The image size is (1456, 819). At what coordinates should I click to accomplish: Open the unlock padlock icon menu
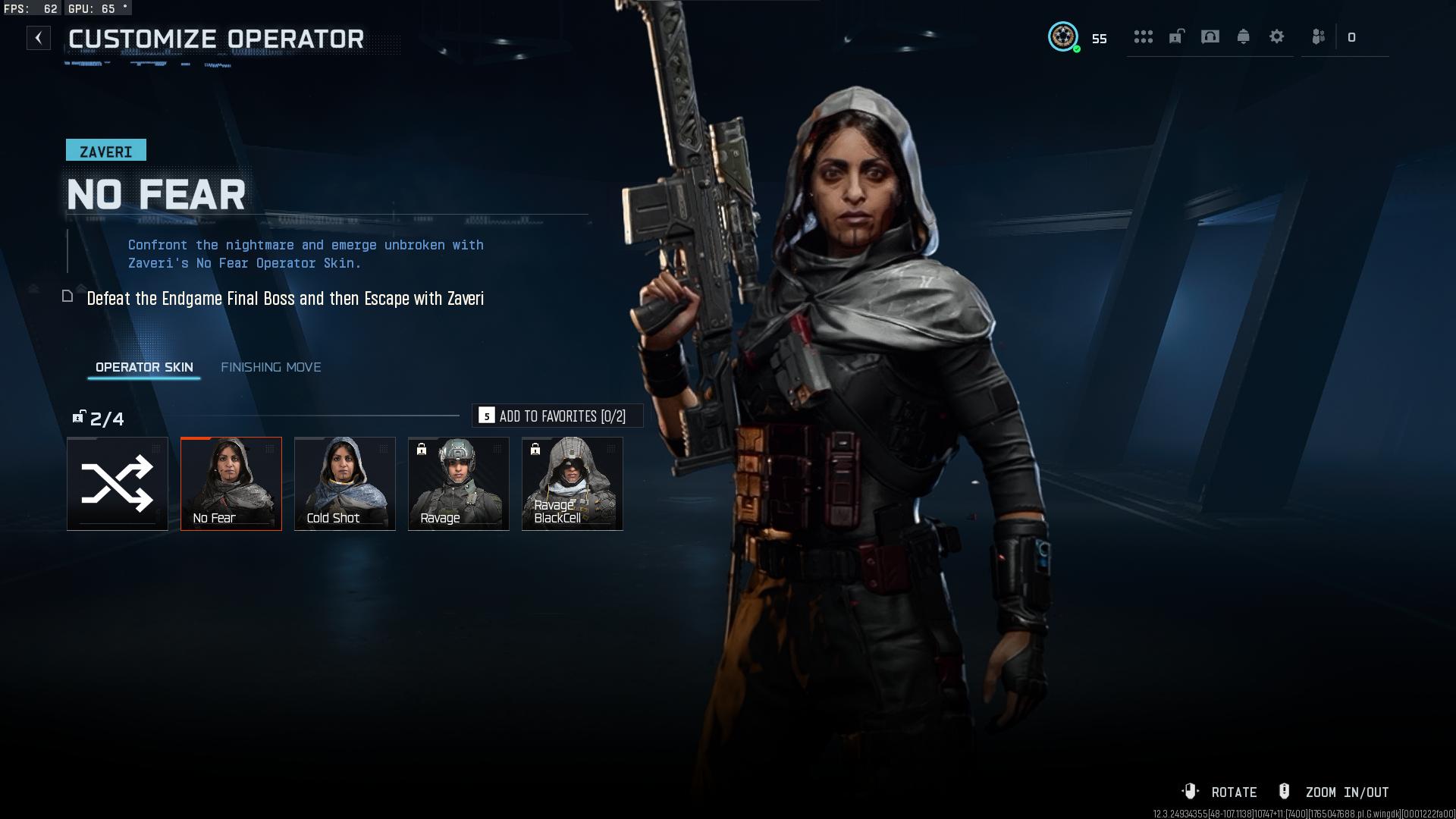[1176, 36]
